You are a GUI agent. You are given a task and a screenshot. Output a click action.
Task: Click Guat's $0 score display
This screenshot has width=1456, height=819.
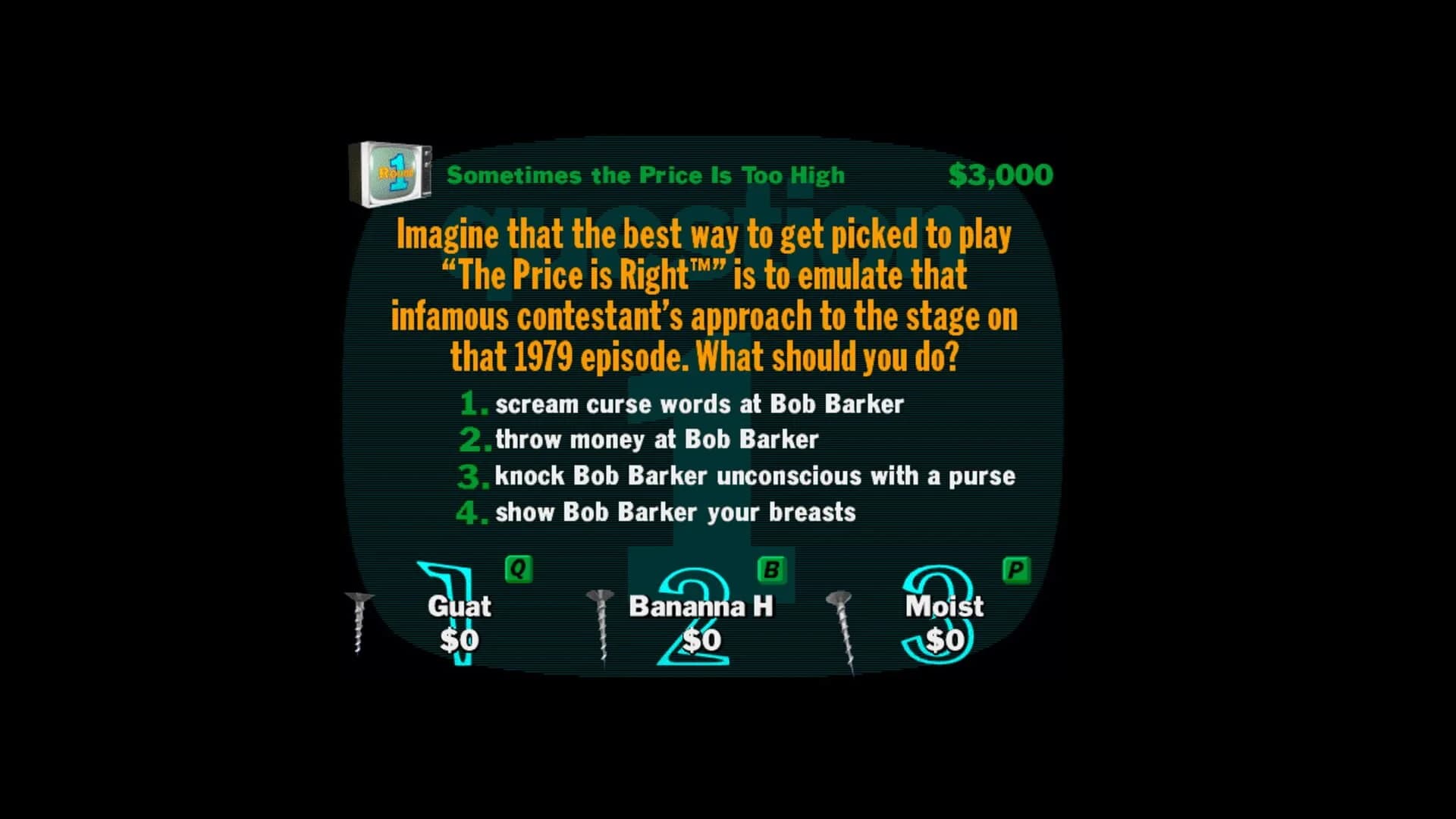click(460, 639)
